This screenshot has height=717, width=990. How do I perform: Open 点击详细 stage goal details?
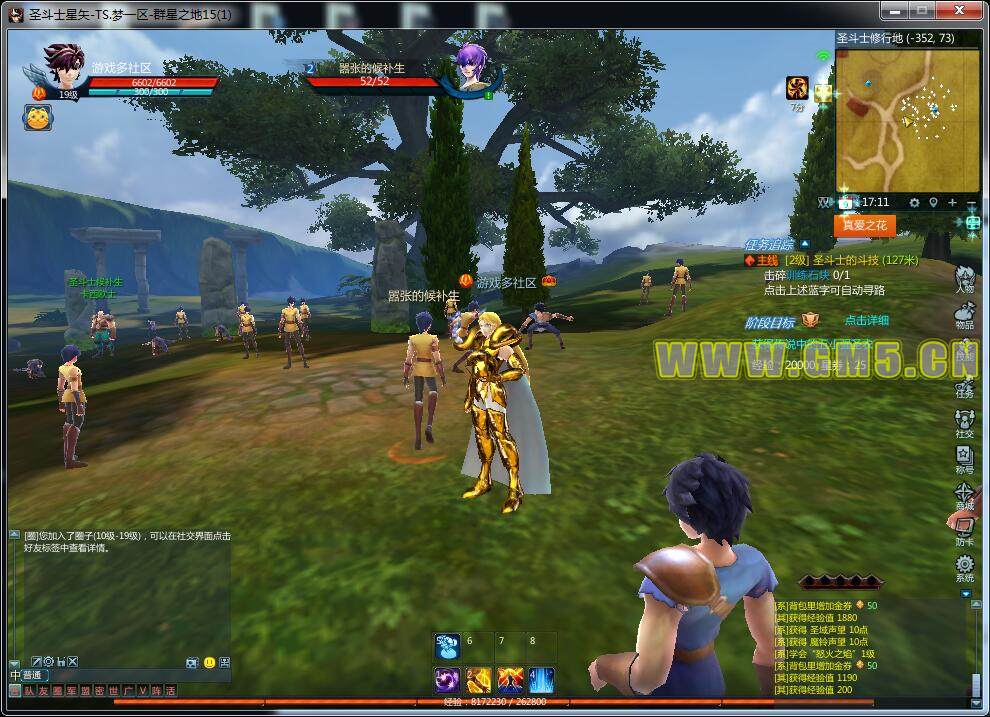click(x=866, y=321)
